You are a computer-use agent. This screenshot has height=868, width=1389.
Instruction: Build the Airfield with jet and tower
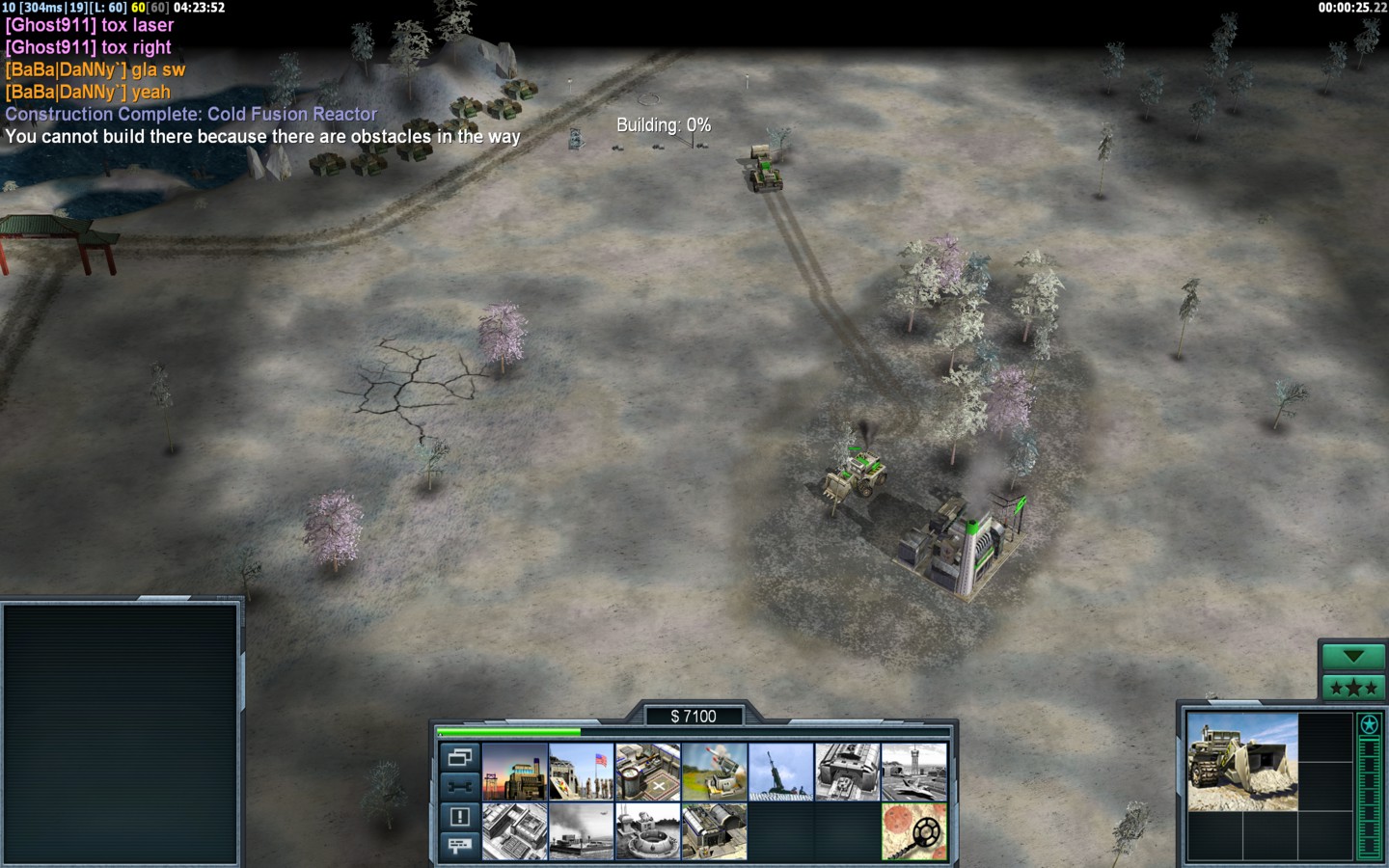point(914,772)
